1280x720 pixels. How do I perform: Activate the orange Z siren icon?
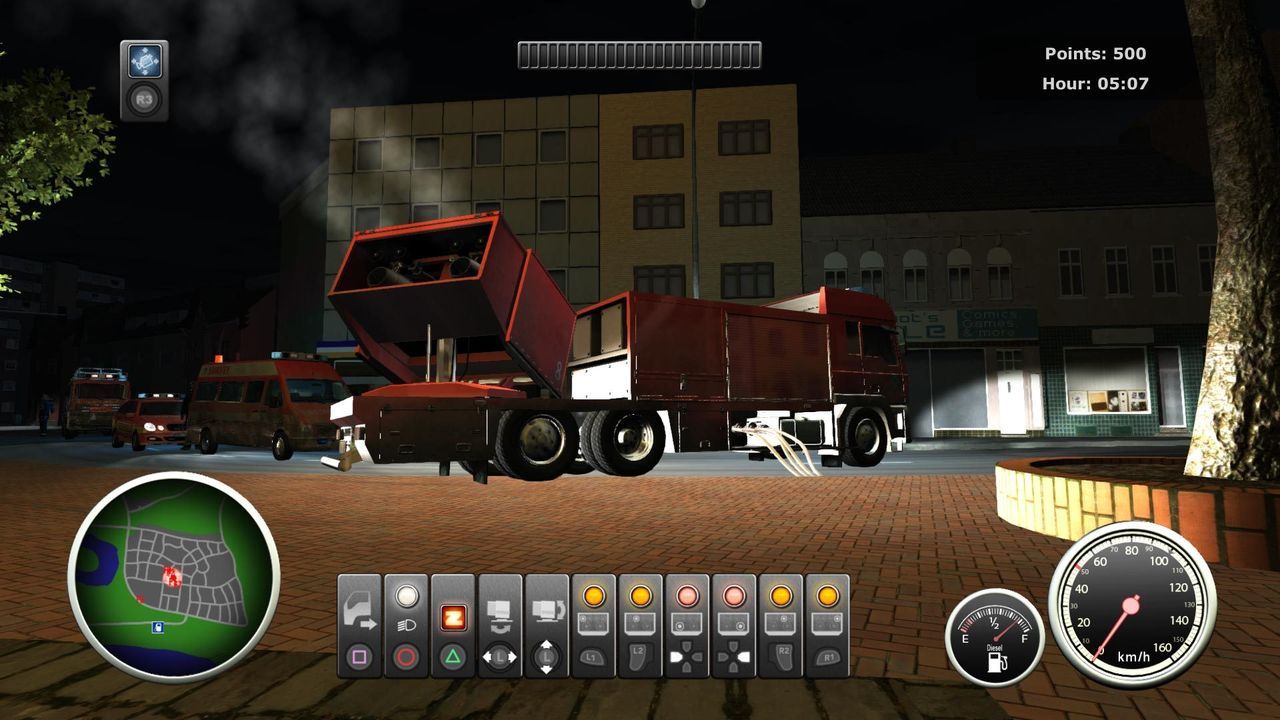click(452, 620)
